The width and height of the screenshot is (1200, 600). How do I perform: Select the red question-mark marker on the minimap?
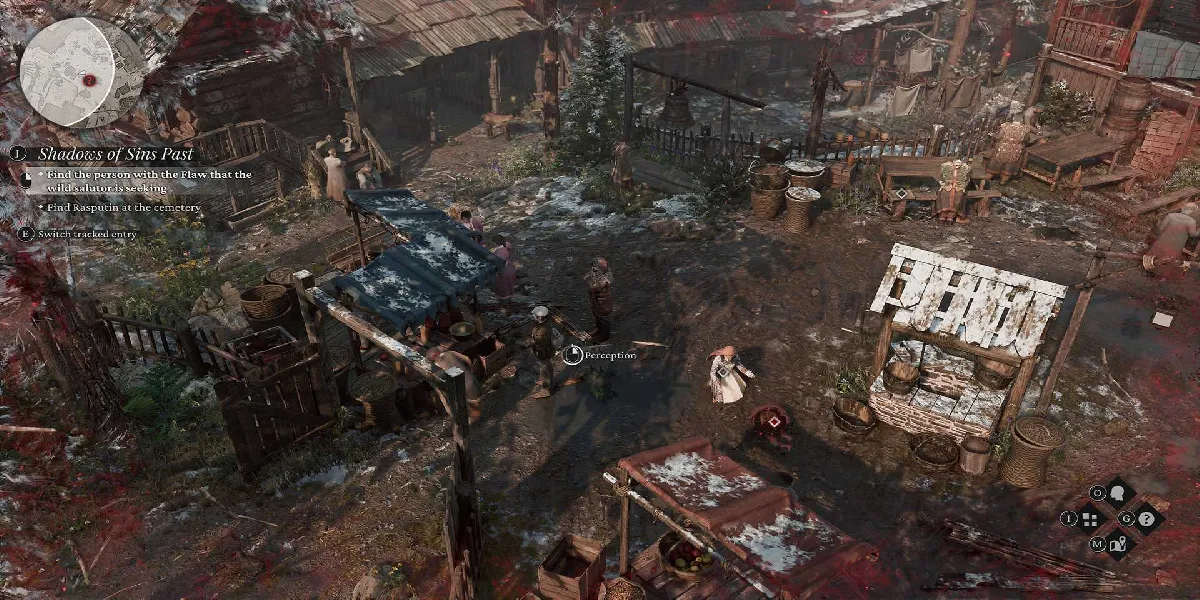pyautogui.click(x=89, y=79)
